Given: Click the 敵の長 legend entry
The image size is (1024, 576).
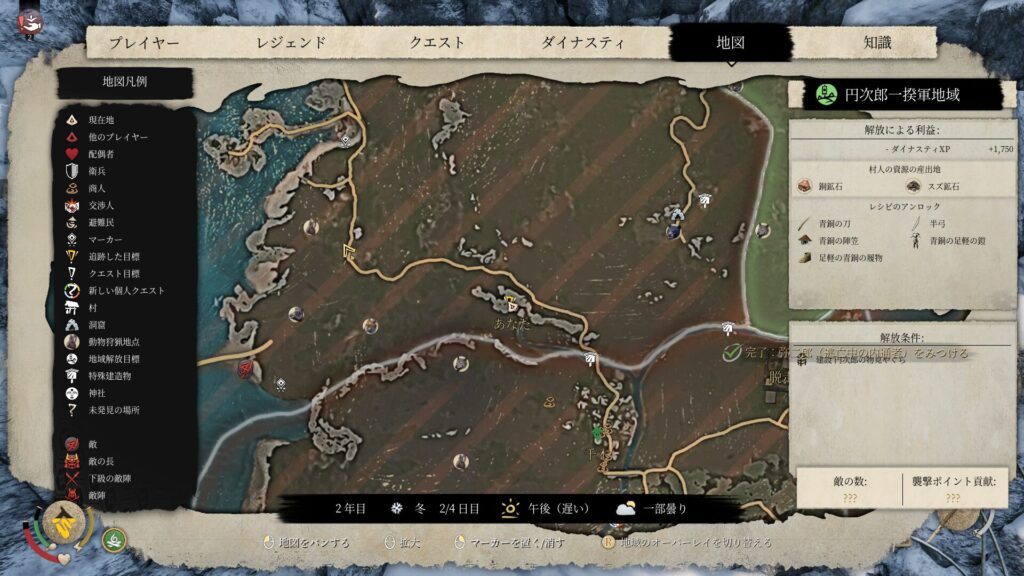Looking at the screenshot, I should (100, 460).
